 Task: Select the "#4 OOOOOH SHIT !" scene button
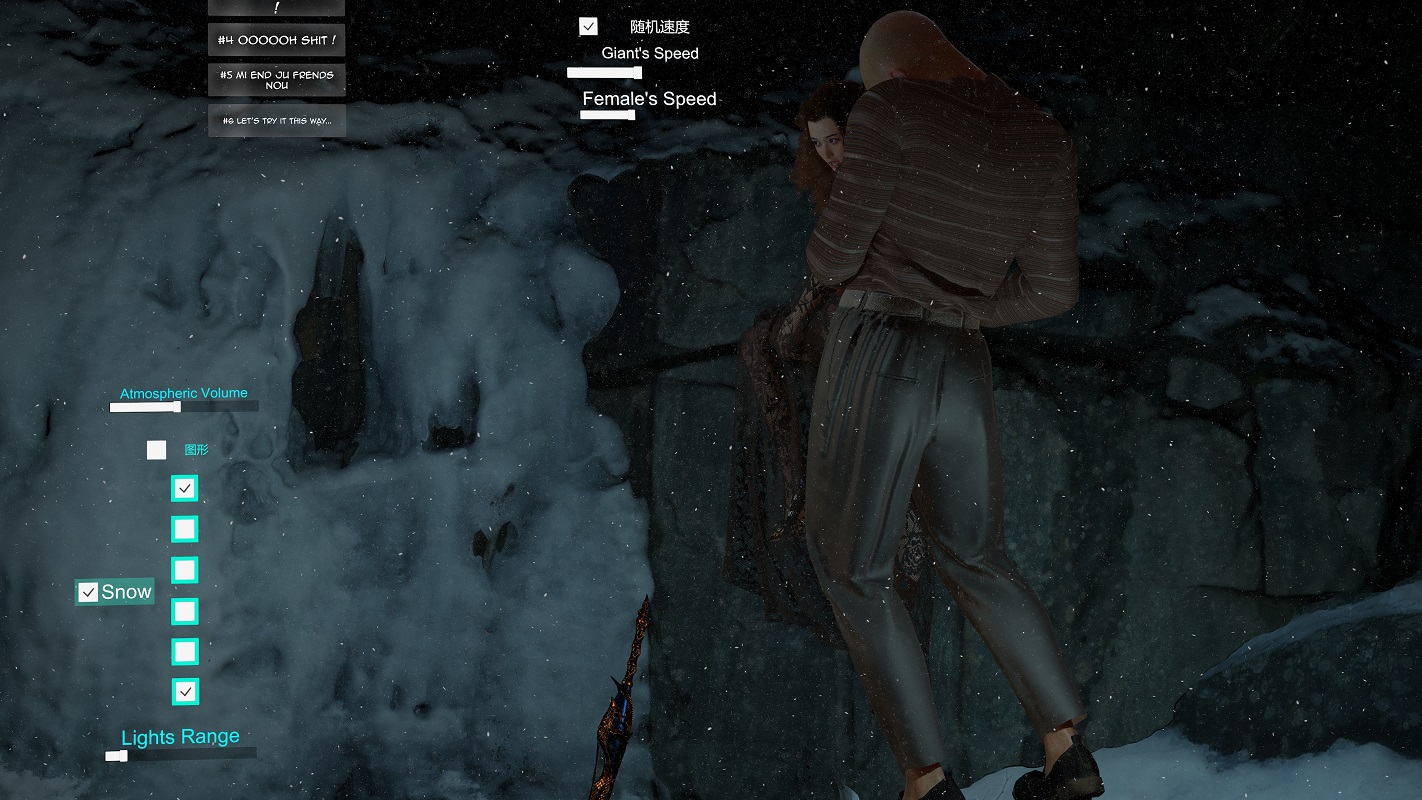coord(276,40)
